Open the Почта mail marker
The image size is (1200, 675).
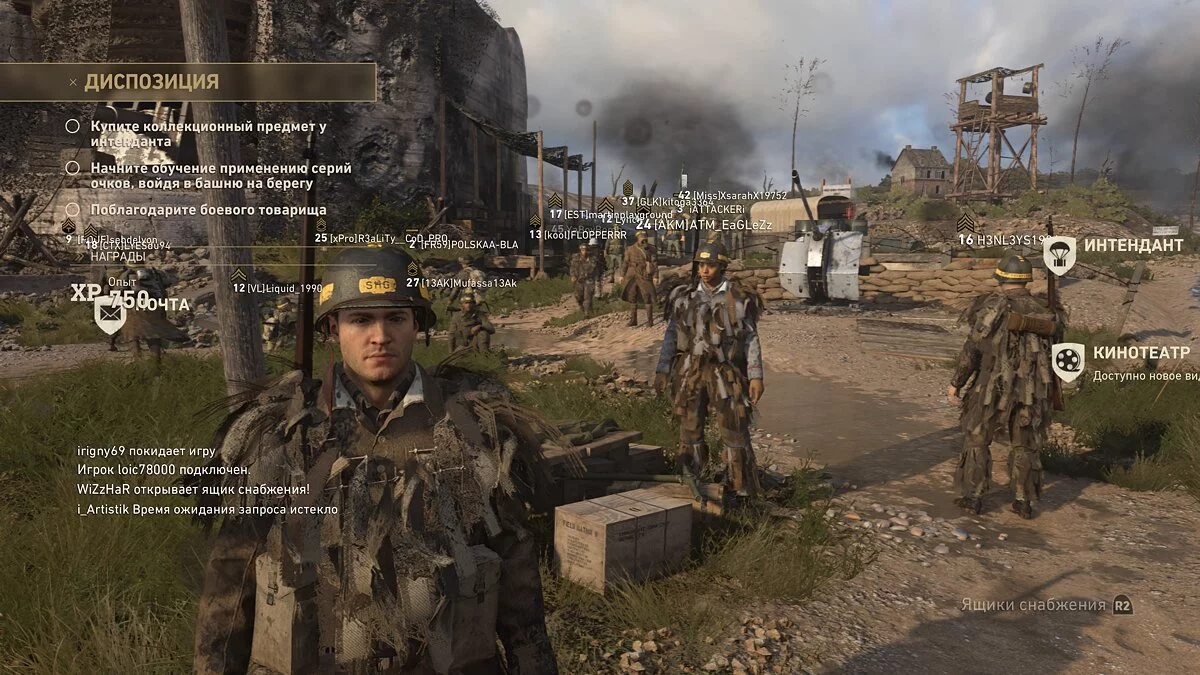coord(110,313)
